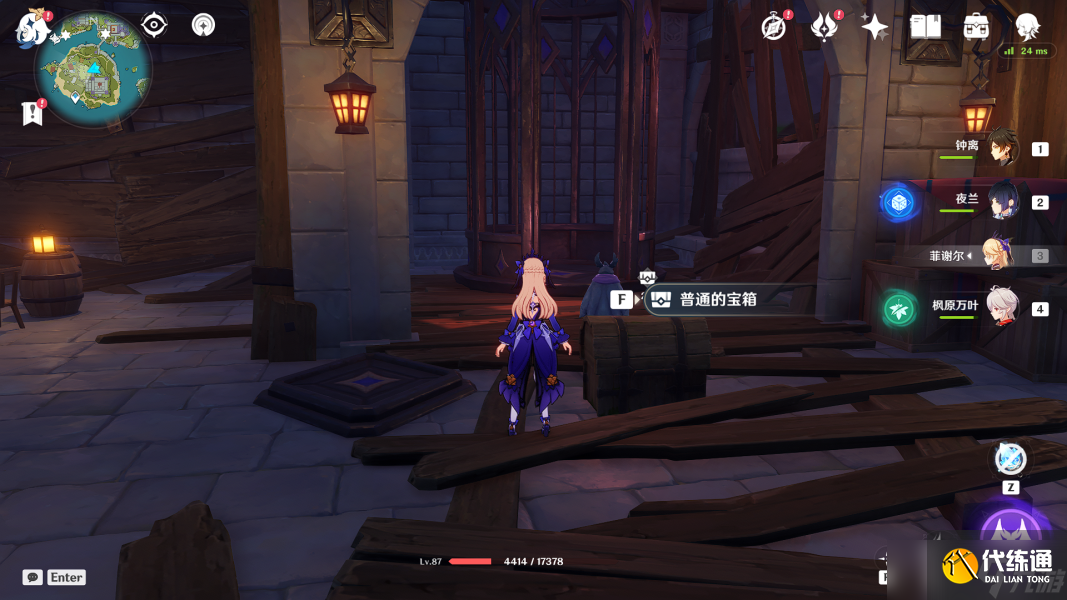Screen dimensions: 1067x600
Task: Open the character screen icon
Action: pos(1027,27)
